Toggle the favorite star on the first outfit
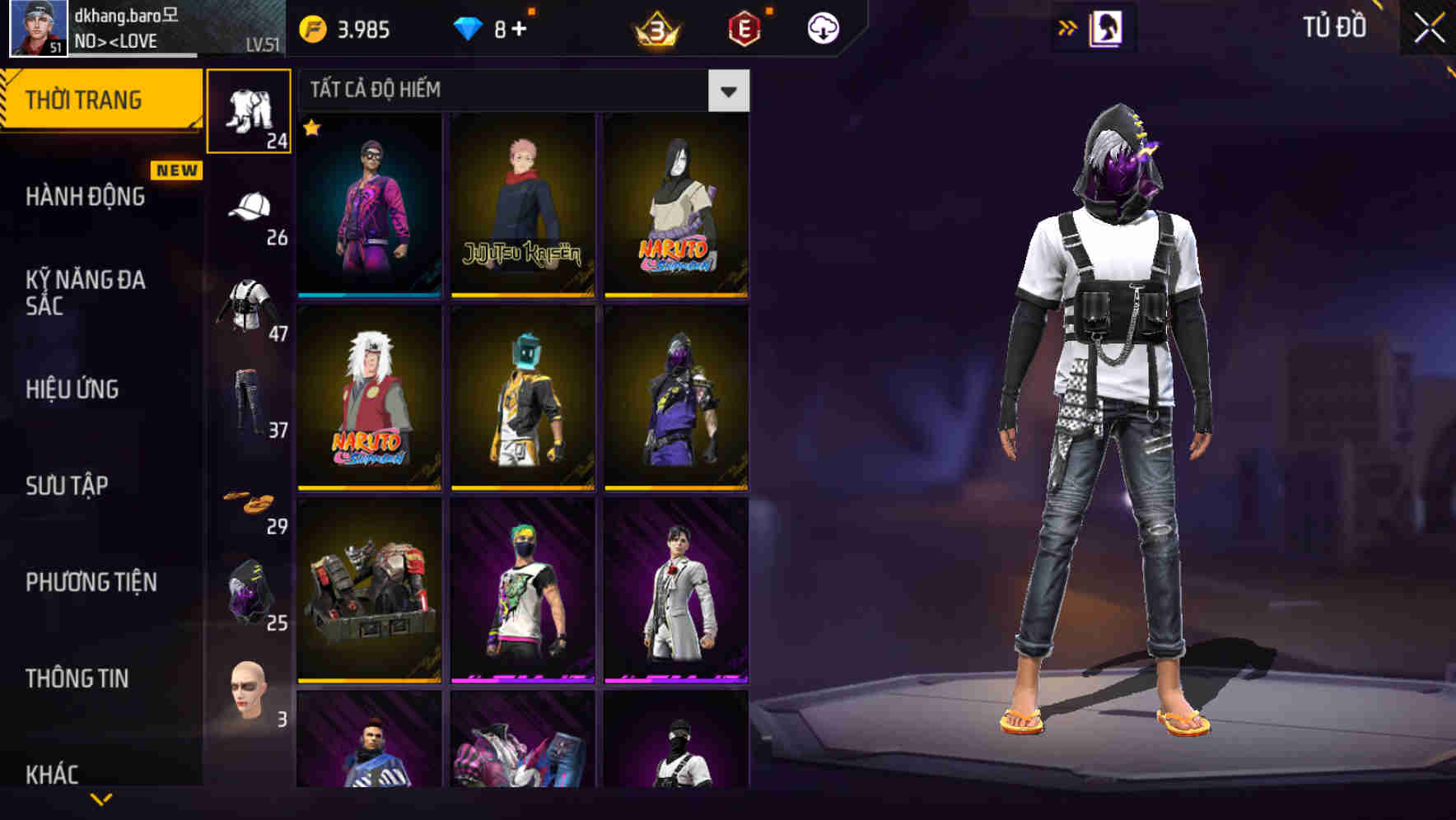The image size is (1456, 820). 310,128
